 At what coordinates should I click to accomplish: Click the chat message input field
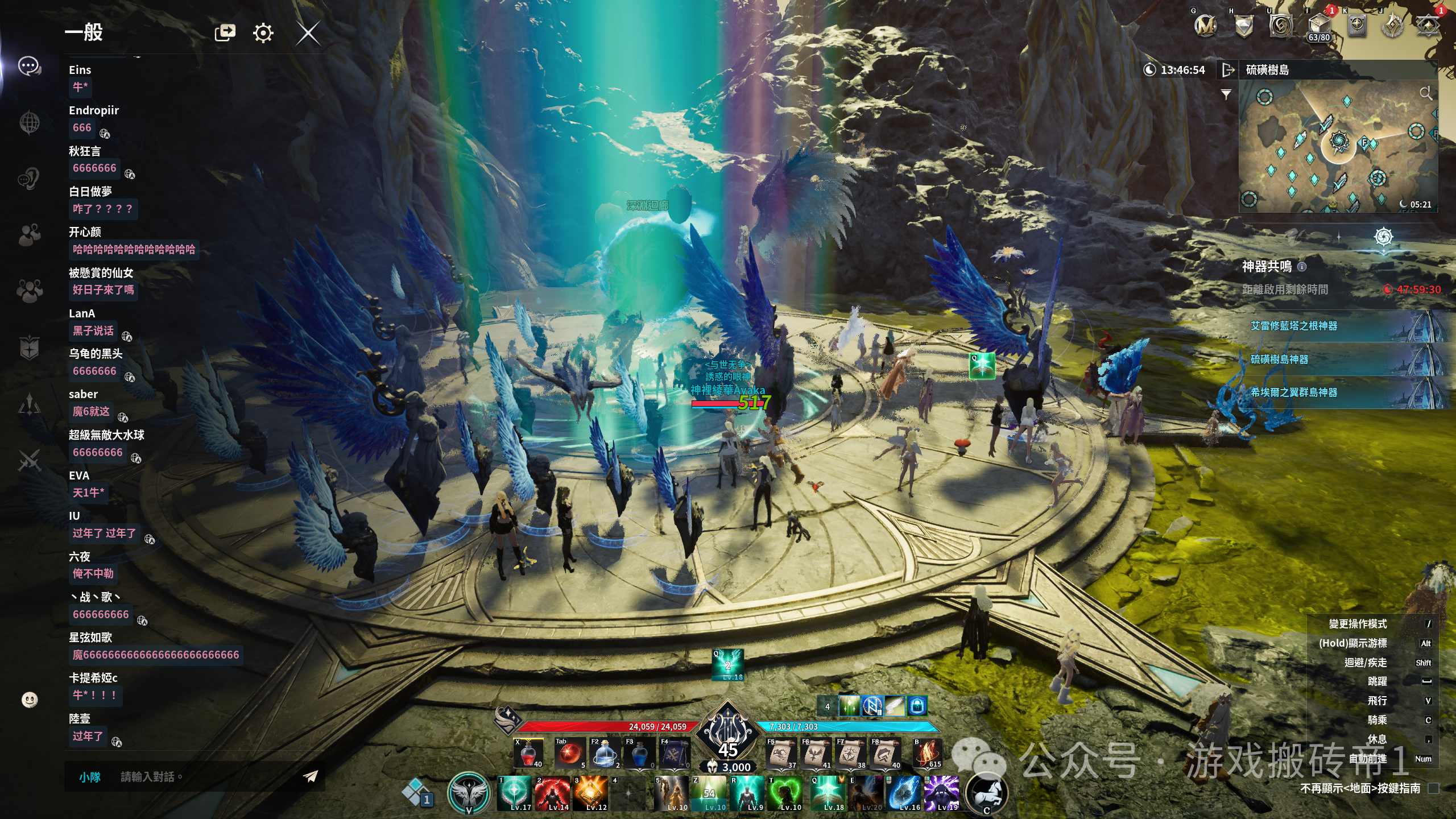click(x=205, y=777)
